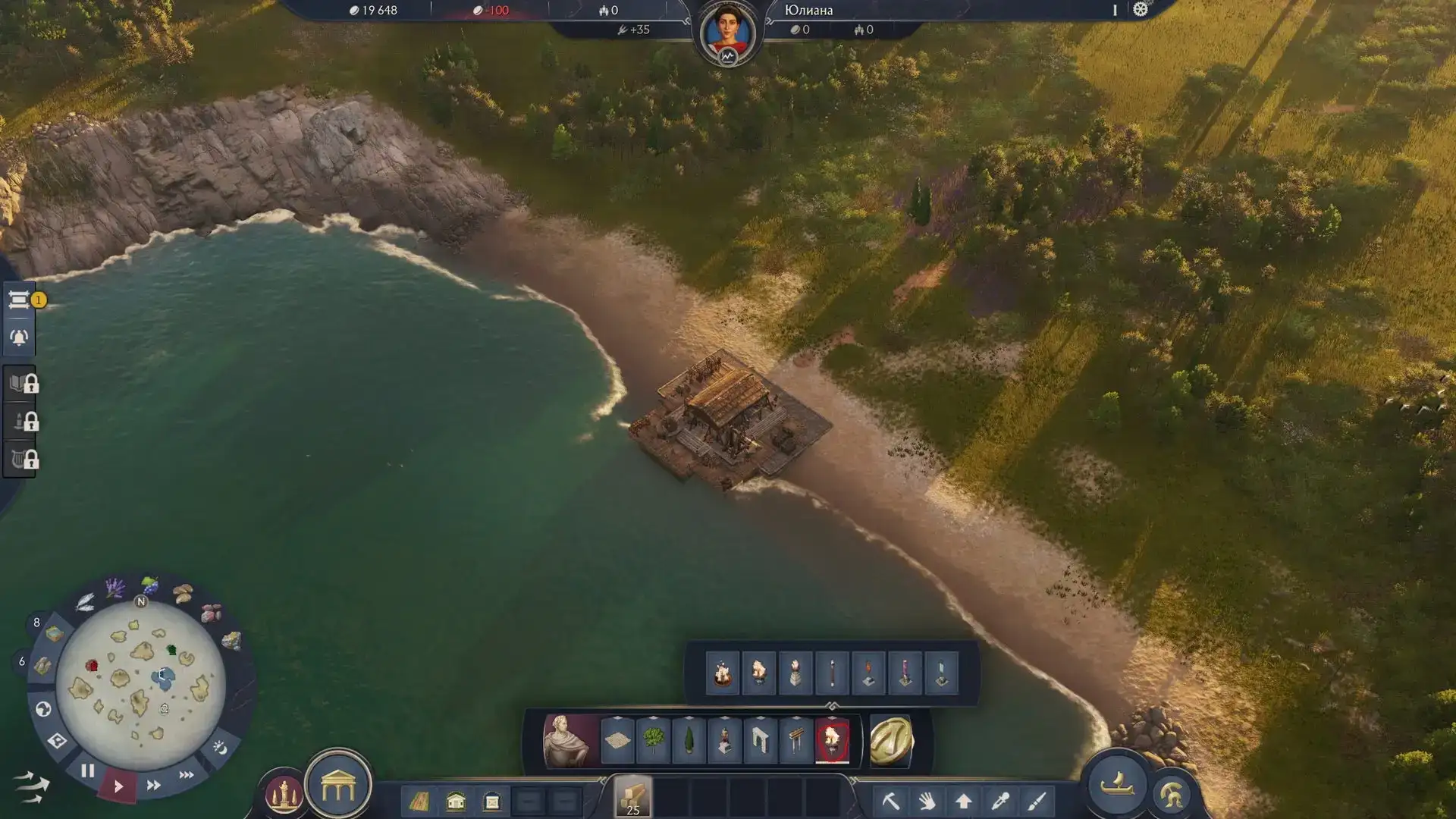This screenshot has height=819, width=1456.
Task: Select the leafy tree ornament
Action: (x=653, y=740)
